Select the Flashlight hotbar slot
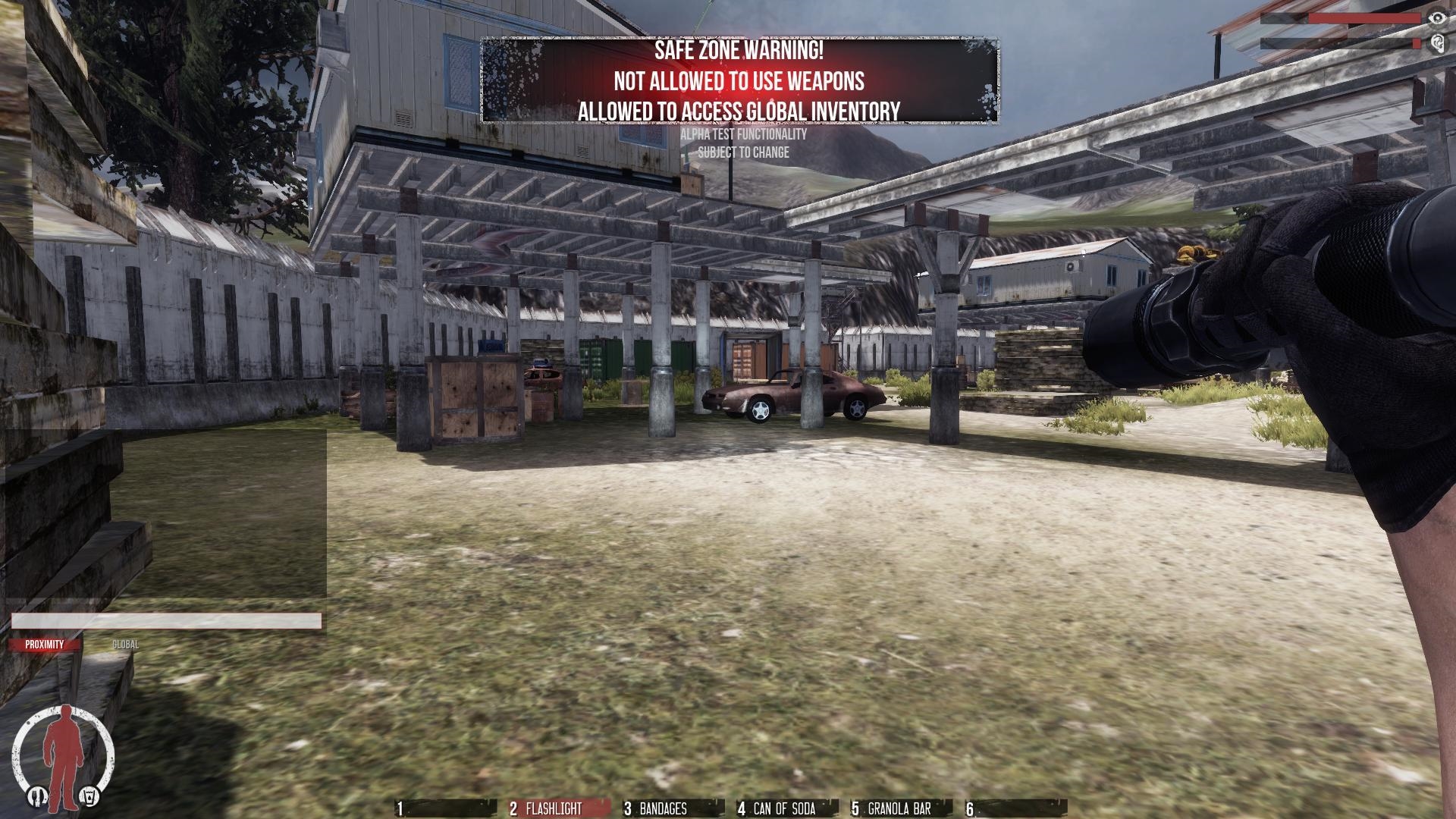 click(x=558, y=808)
